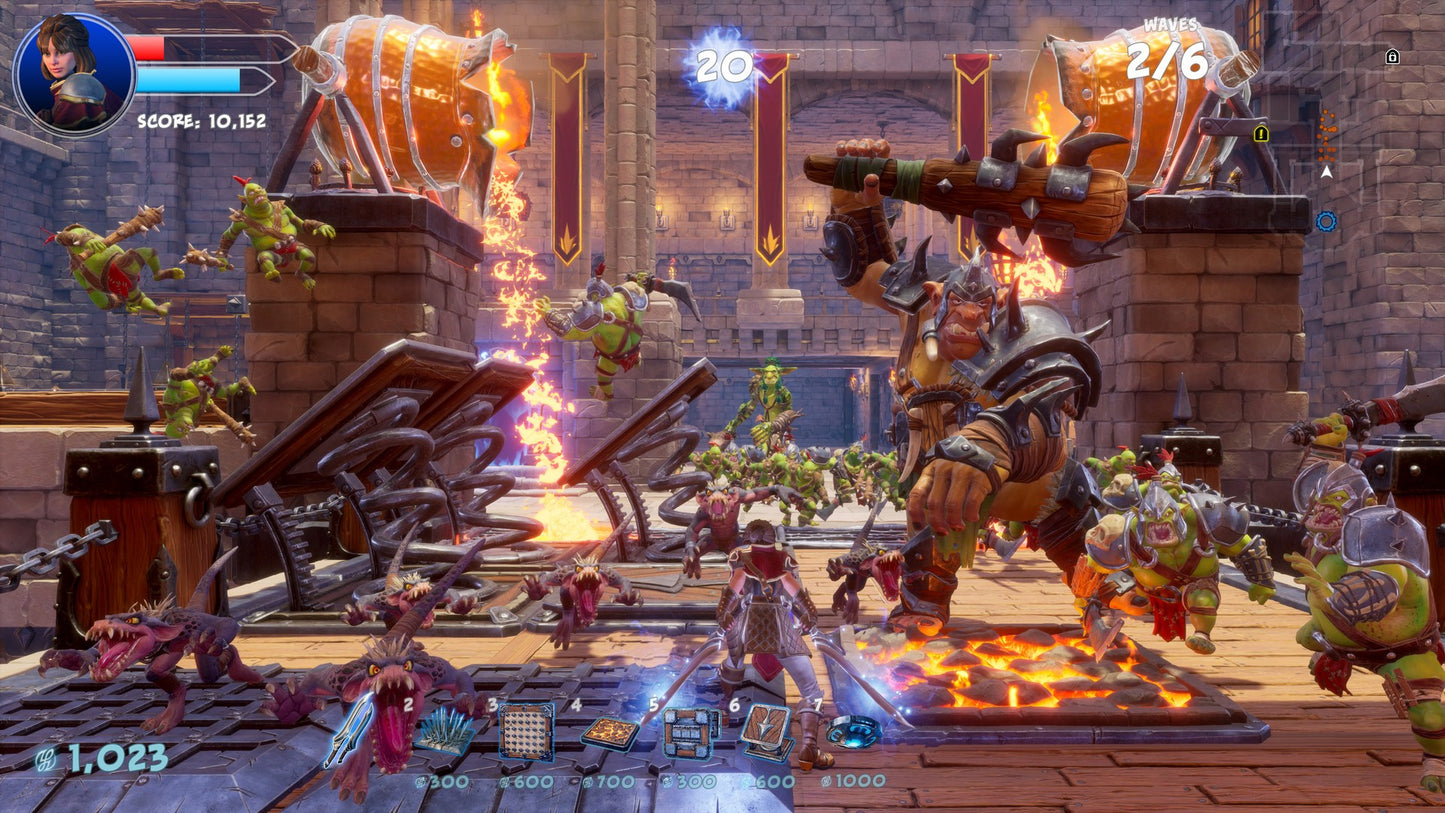
Task: Select the wall spike trap in slot 3
Action: pos(524,733)
